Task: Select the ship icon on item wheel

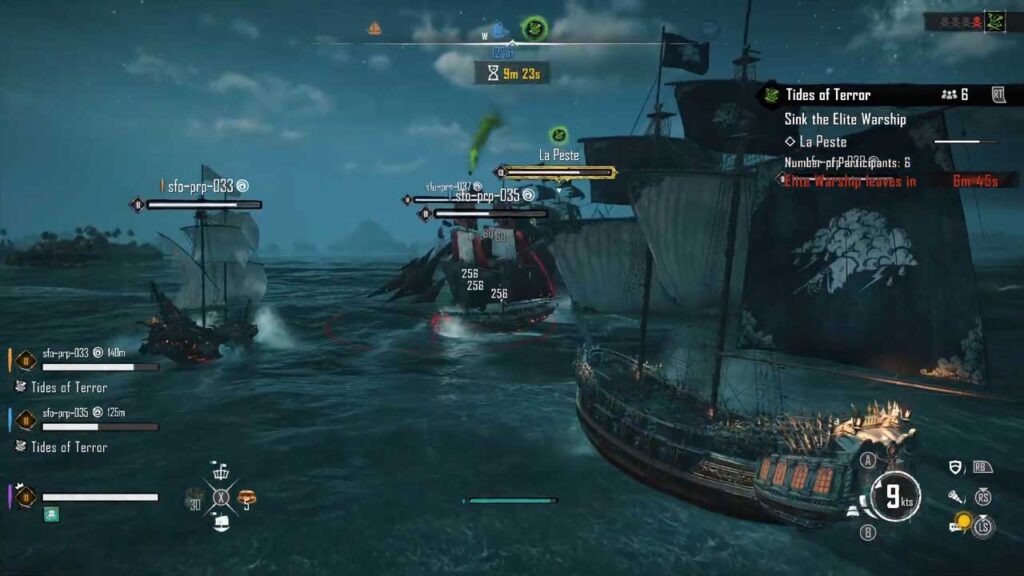Action: click(x=221, y=522)
